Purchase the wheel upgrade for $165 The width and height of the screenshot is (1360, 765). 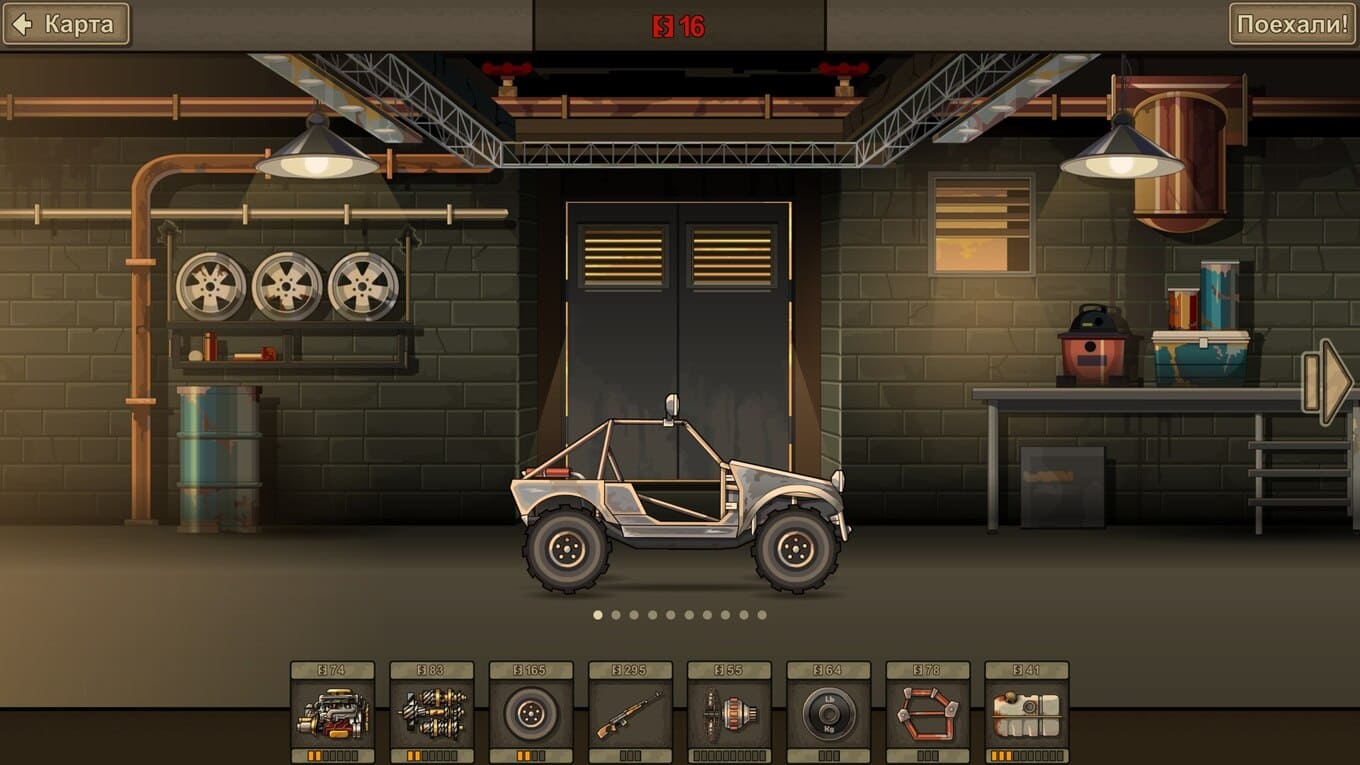point(530,713)
